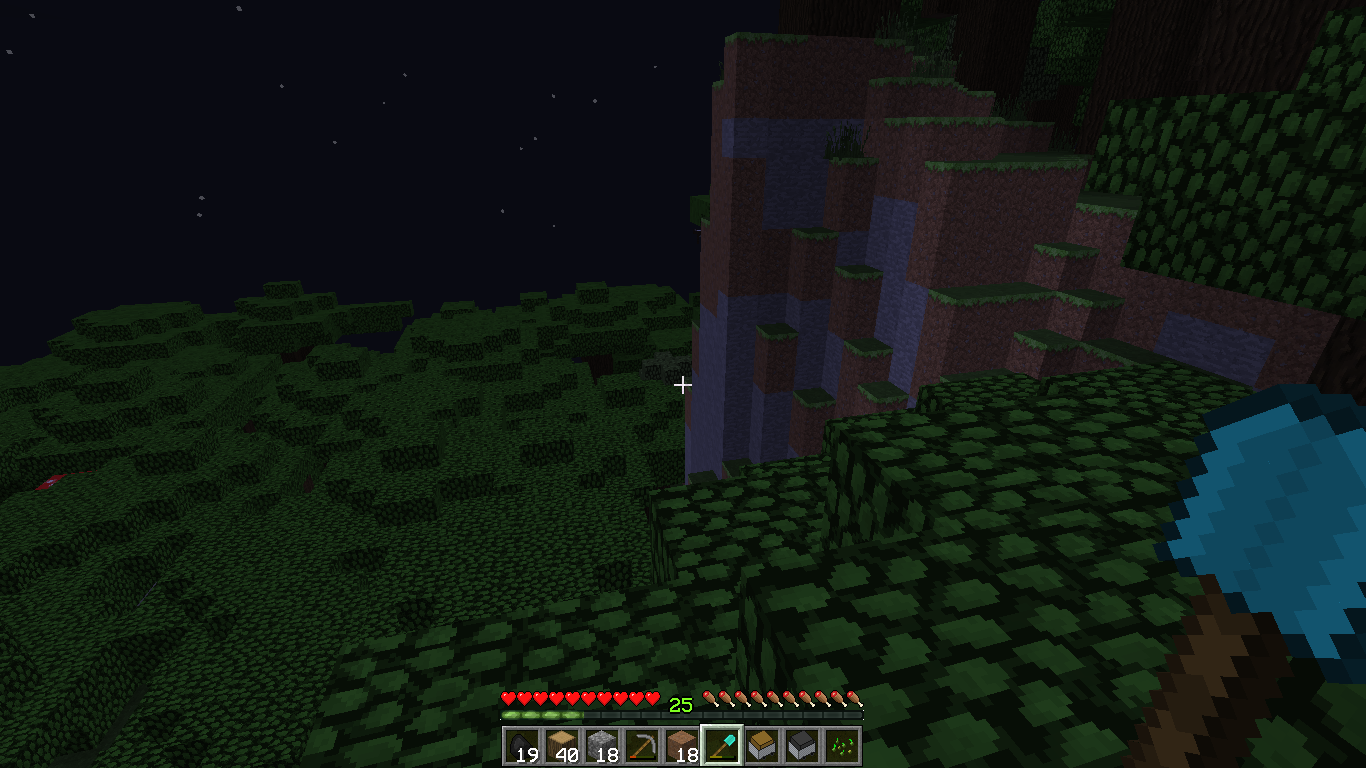This screenshot has height=768, width=1366.
Task: Select the furnace minecart hotbar slot
Action: (802, 746)
